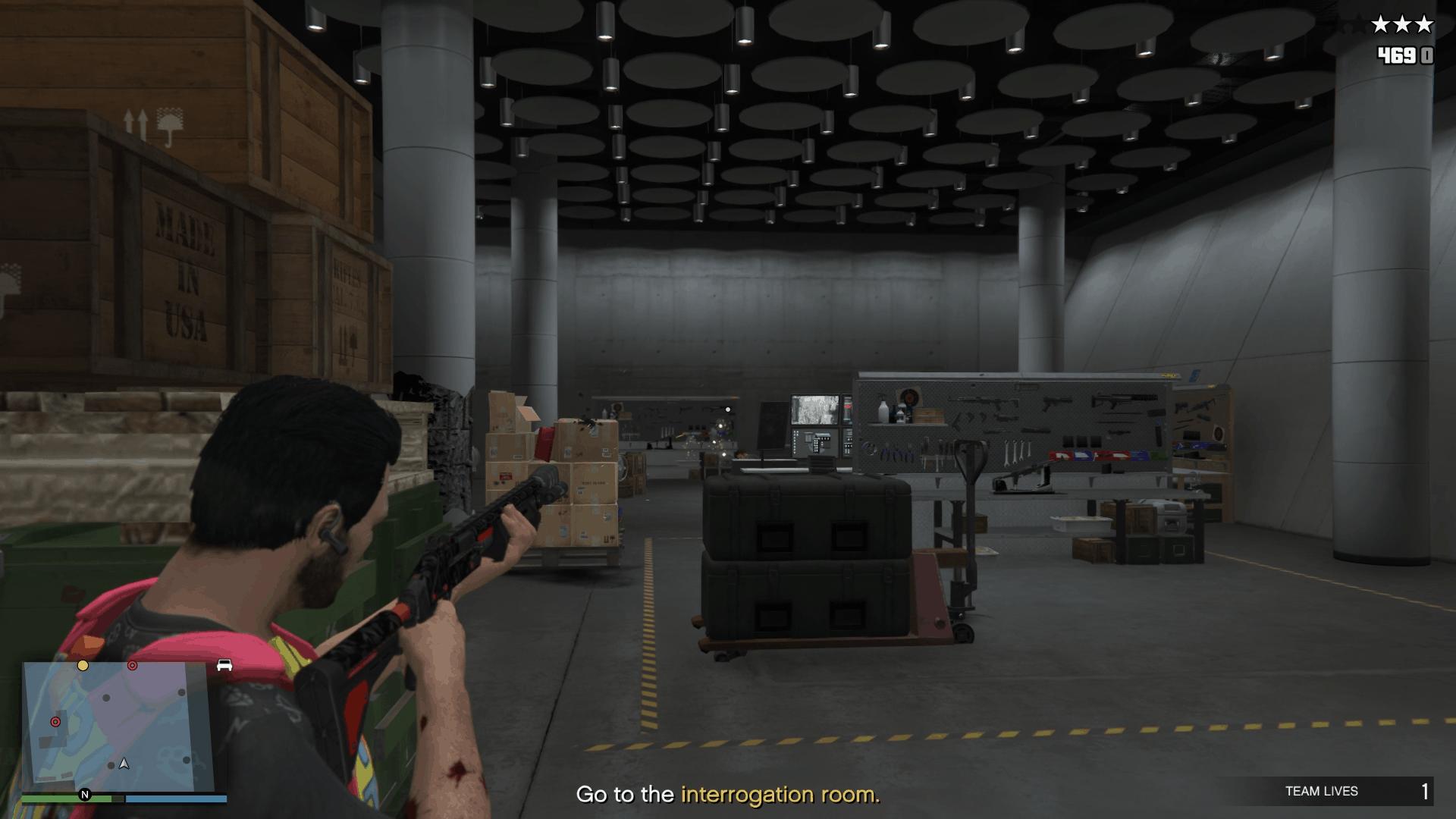Select the yellow mission blip on the minimap
Image resolution: width=1456 pixels, height=819 pixels.
(83, 666)
